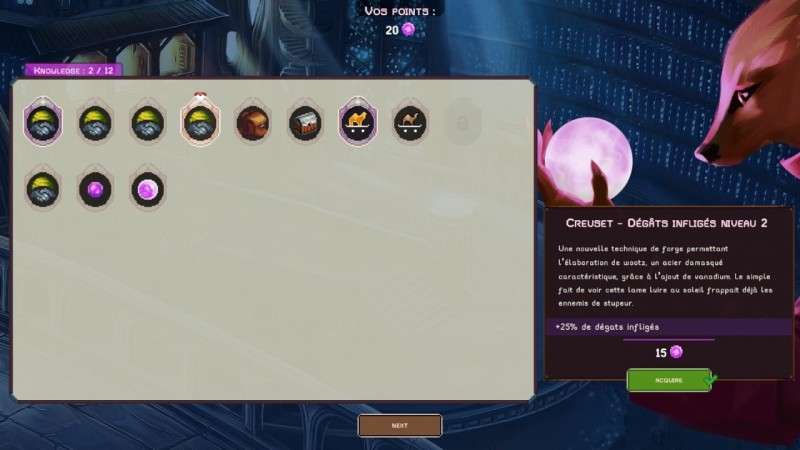Select the small purple gem knowledge icon
This screenshot has width=800, height=450.
tap(96, 188)
